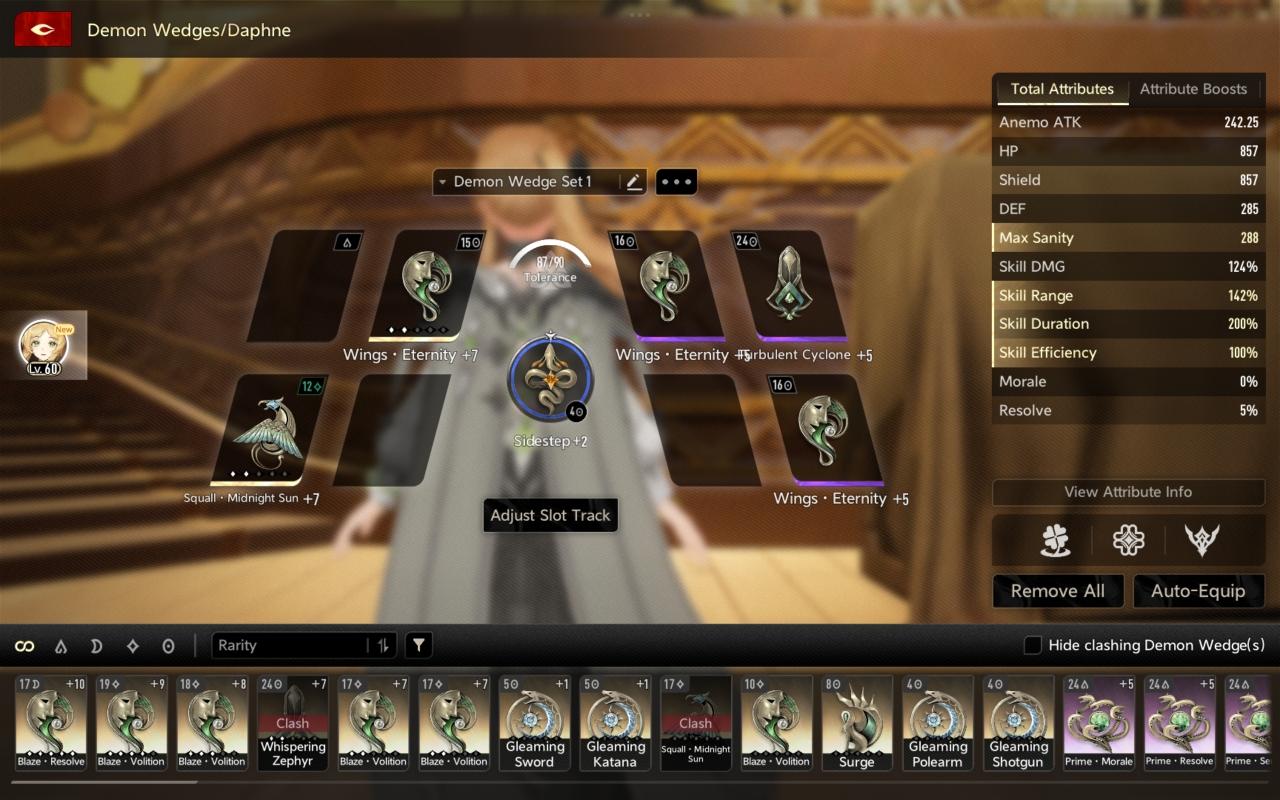This screenshot has width=1280, height=800.
Task: Switch to the Attribute Boosts tab
Action: (1193, 89)
